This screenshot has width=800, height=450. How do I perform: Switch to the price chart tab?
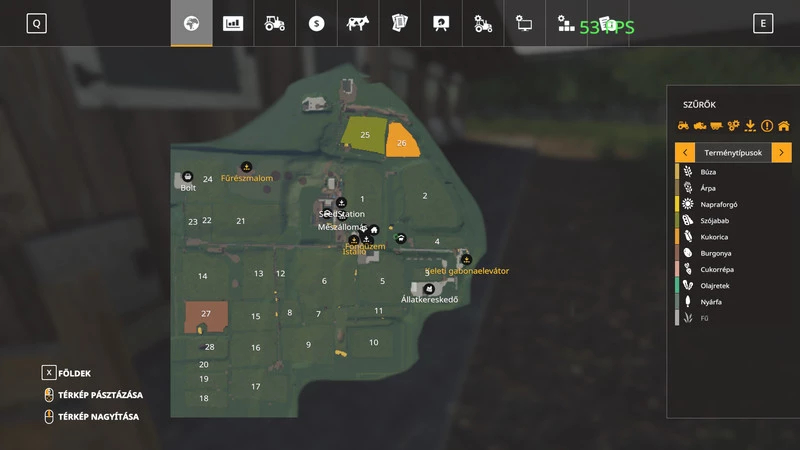(233, 23)
